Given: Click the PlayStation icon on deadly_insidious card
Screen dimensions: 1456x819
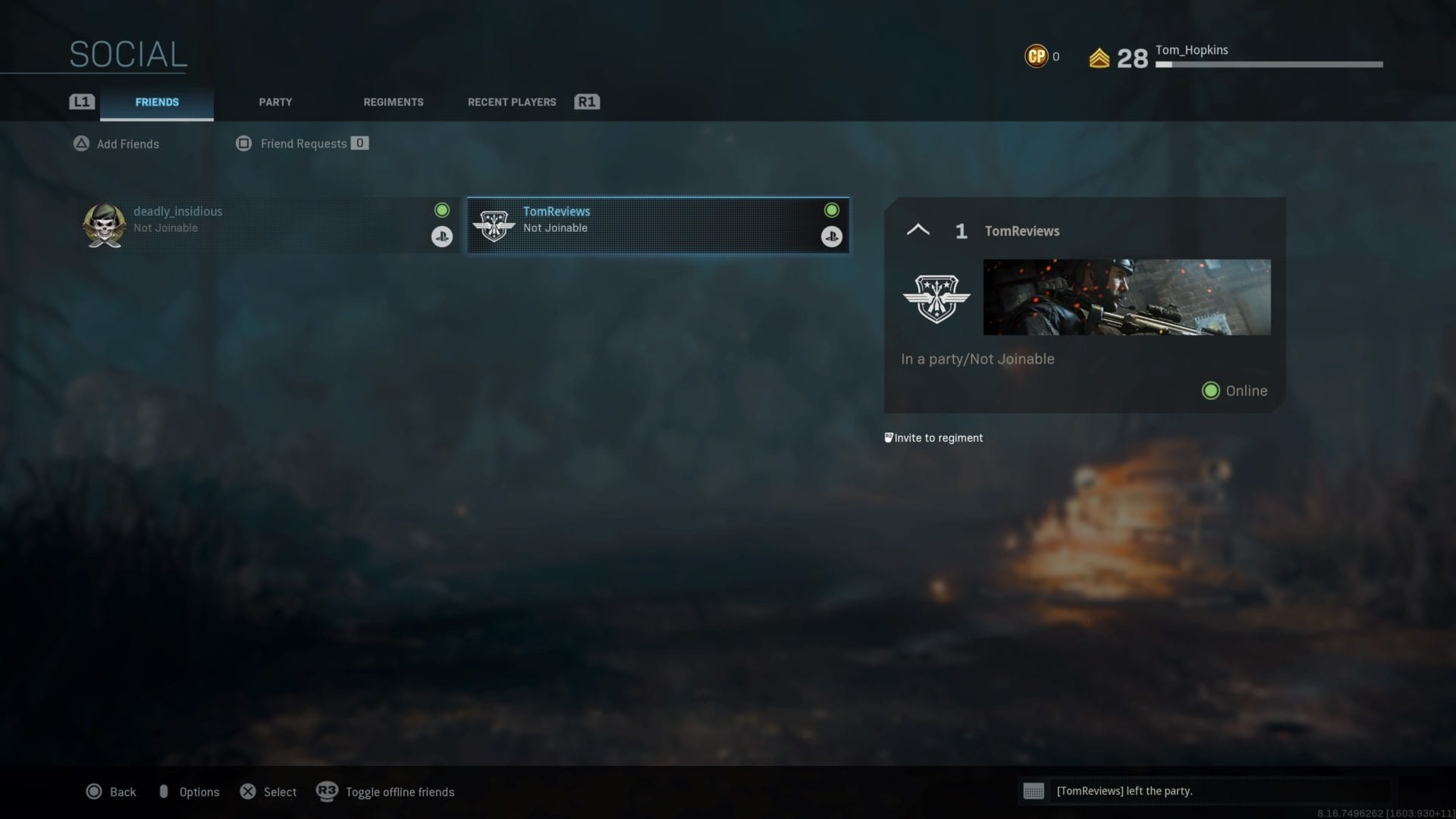Looking at the screenshot, I should [442, 237].
